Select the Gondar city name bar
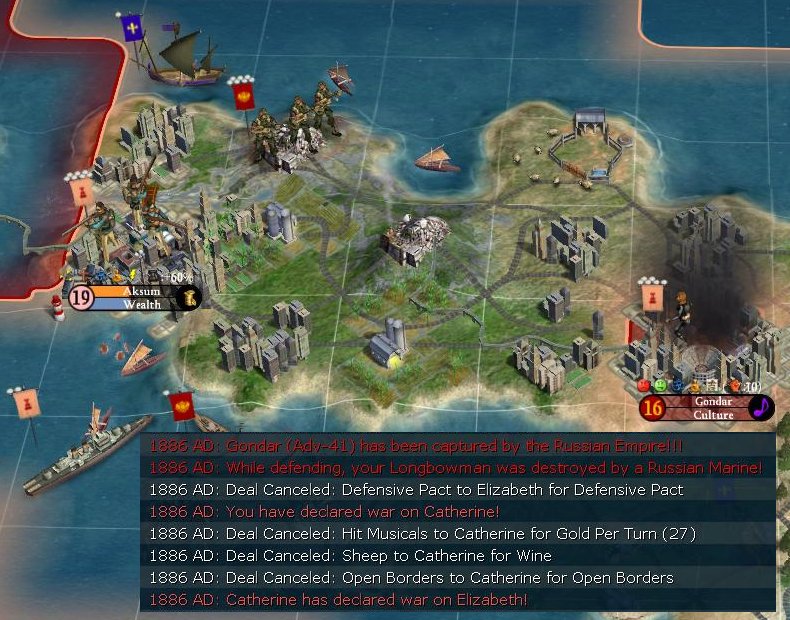Image resolution: width=790 pixels, height=620 pixels. click(712, 401)
